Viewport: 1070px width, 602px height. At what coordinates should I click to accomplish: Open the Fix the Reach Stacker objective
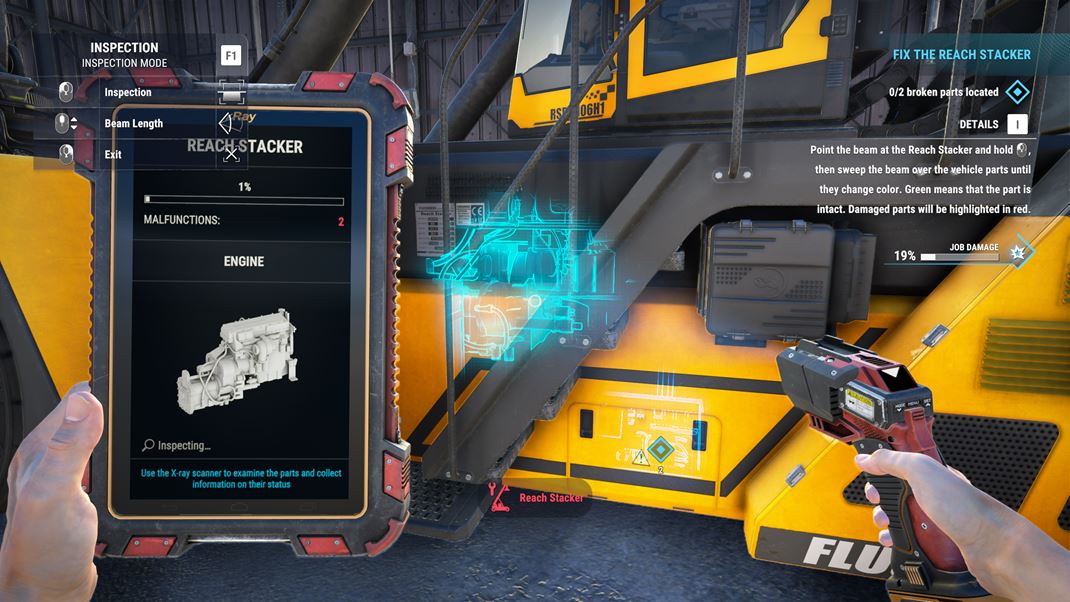pos(961,55)
